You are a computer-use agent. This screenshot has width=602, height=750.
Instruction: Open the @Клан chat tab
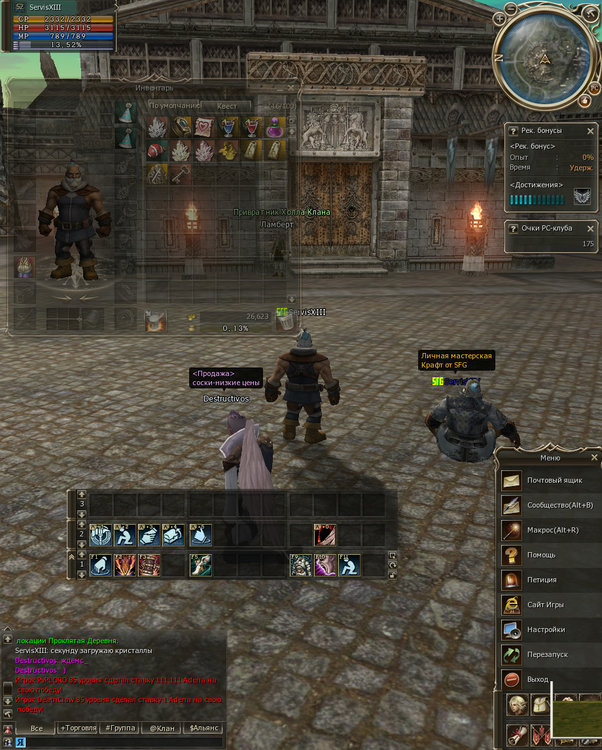[161, 728]
